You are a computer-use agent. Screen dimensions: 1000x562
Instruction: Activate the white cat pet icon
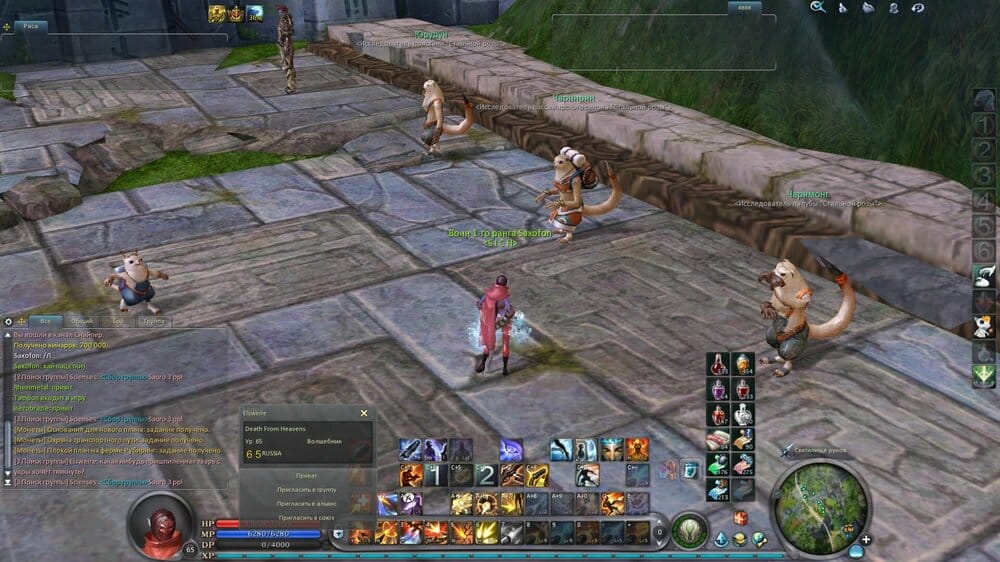click(x=983, y=327)
